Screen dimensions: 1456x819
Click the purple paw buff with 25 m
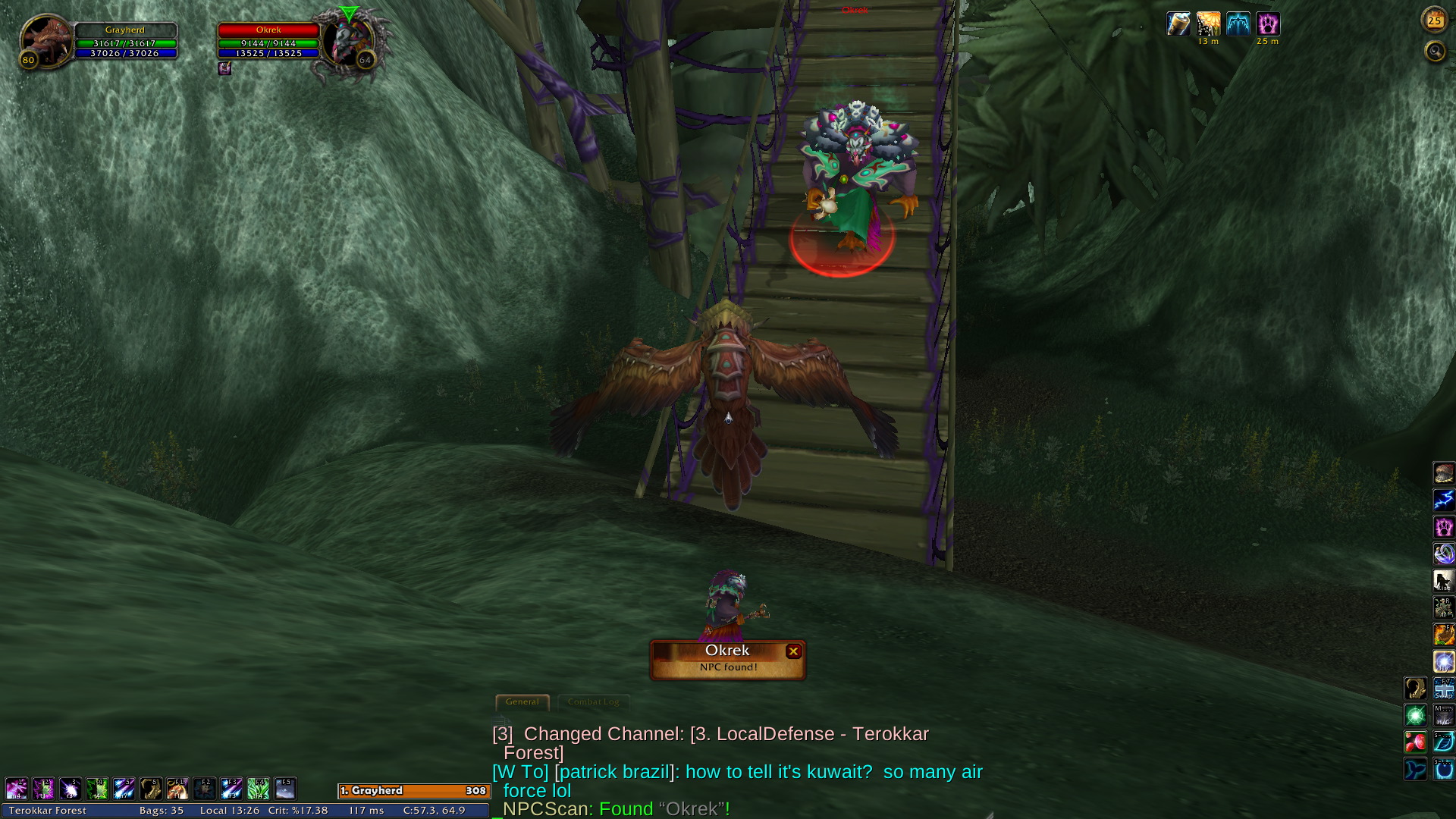1268,24
